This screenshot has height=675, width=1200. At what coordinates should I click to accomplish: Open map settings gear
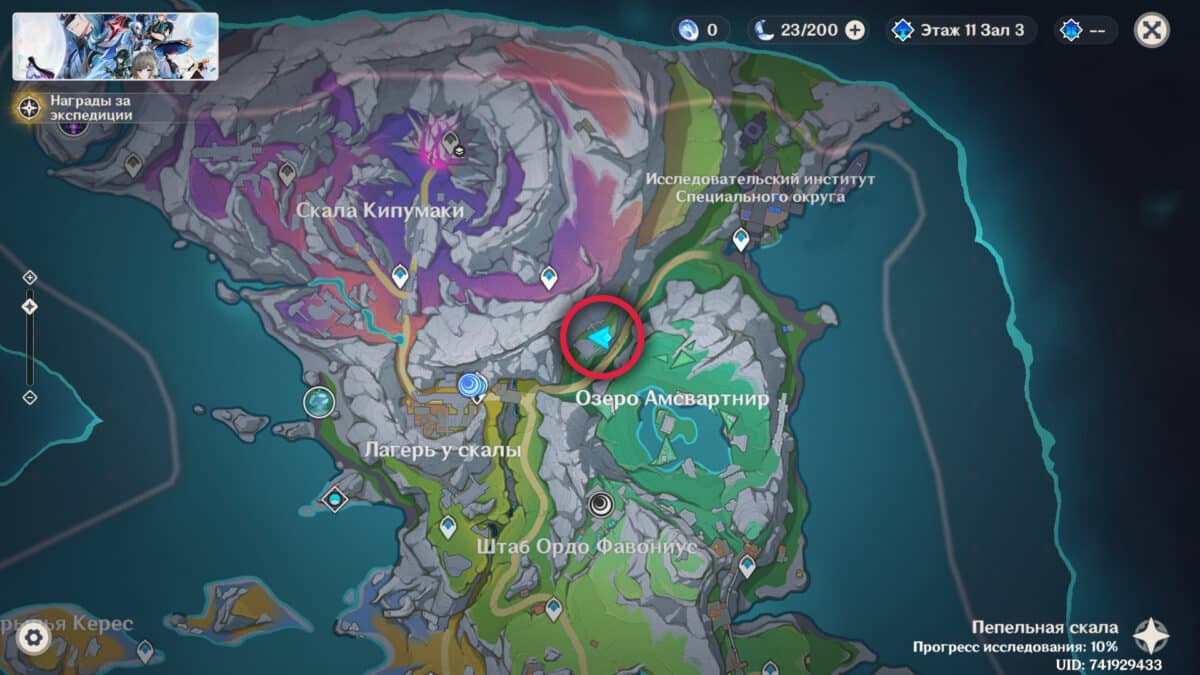point(34,637)
